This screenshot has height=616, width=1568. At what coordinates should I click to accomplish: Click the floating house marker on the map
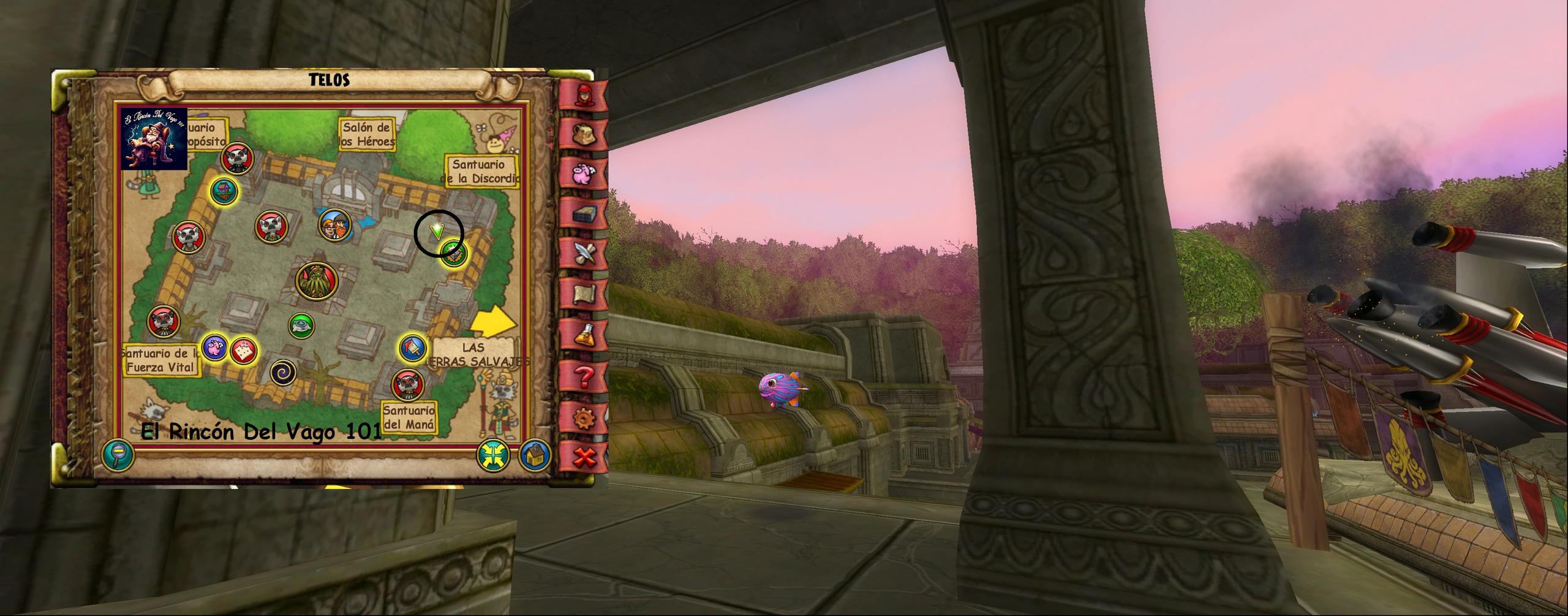pyautogui.click(x=224, y=191)
